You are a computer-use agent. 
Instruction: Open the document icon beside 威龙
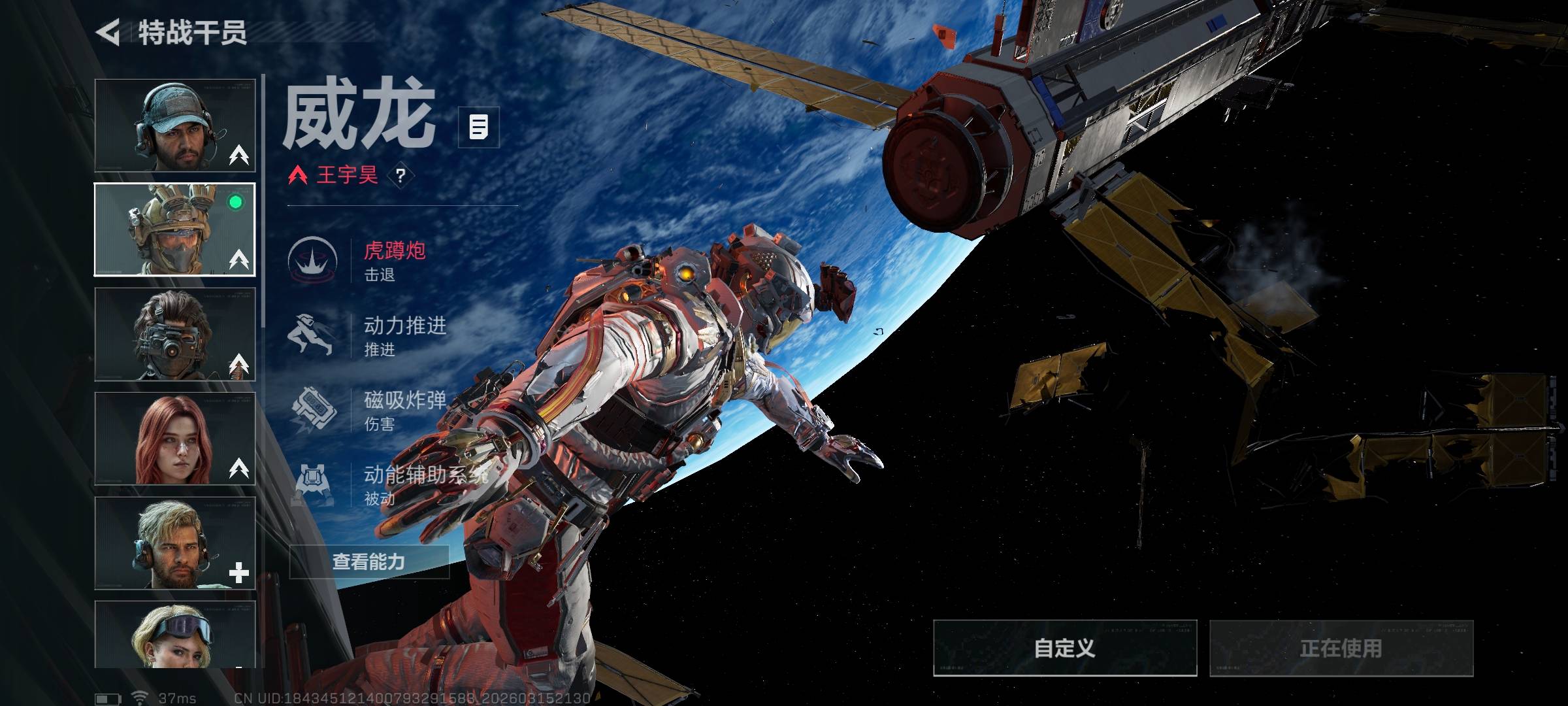click(x=478, y=127)
